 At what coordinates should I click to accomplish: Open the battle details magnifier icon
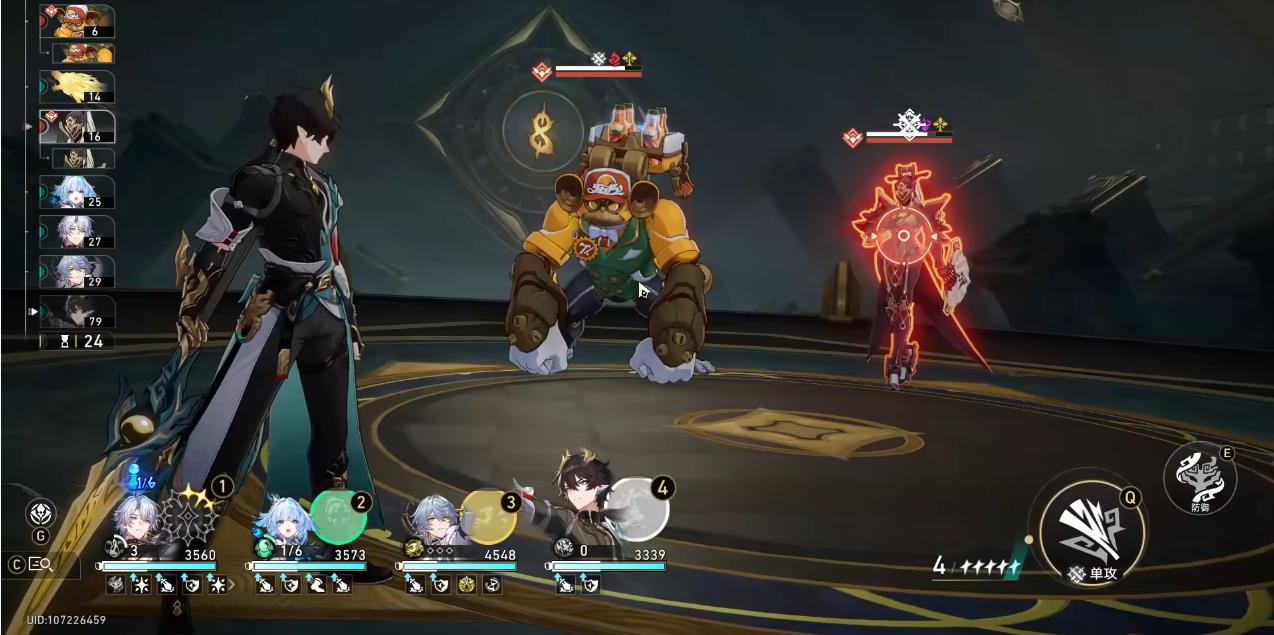point(41,564)
